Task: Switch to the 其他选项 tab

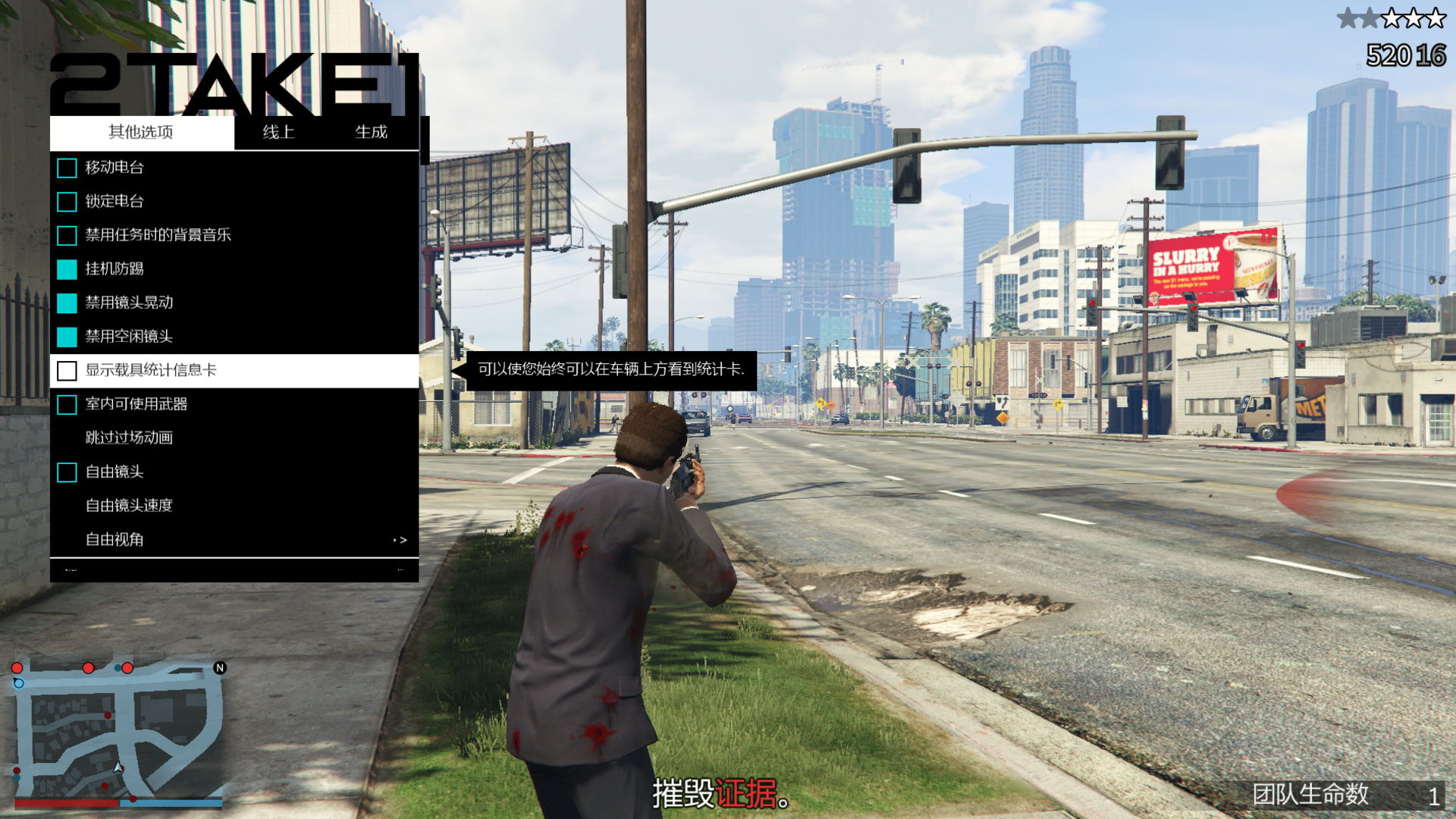Action: (x=141, y=132)
